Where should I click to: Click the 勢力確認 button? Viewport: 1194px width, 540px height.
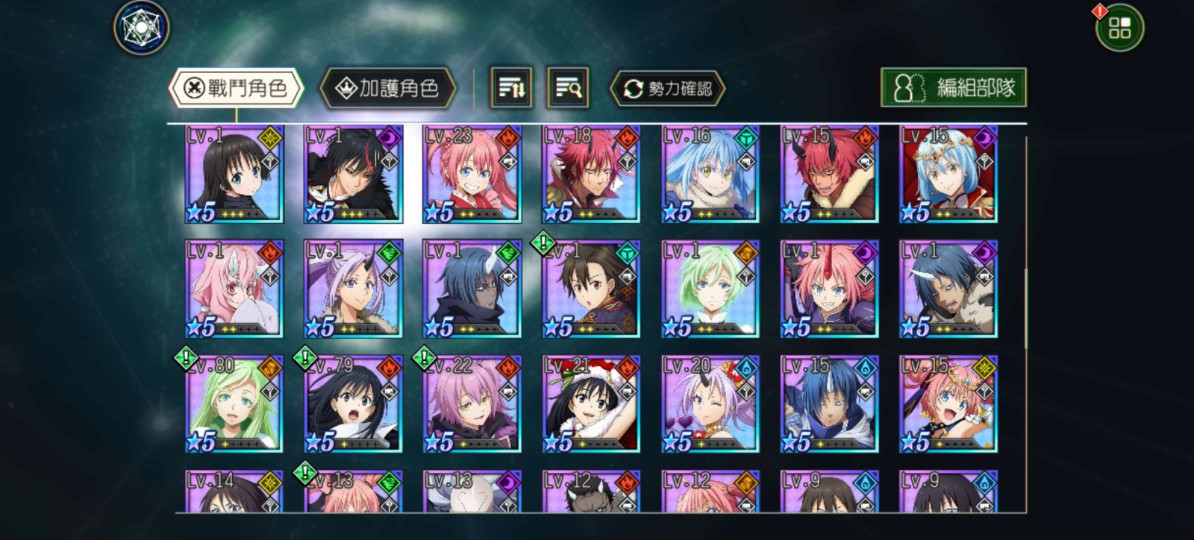(x=667, y=88)
